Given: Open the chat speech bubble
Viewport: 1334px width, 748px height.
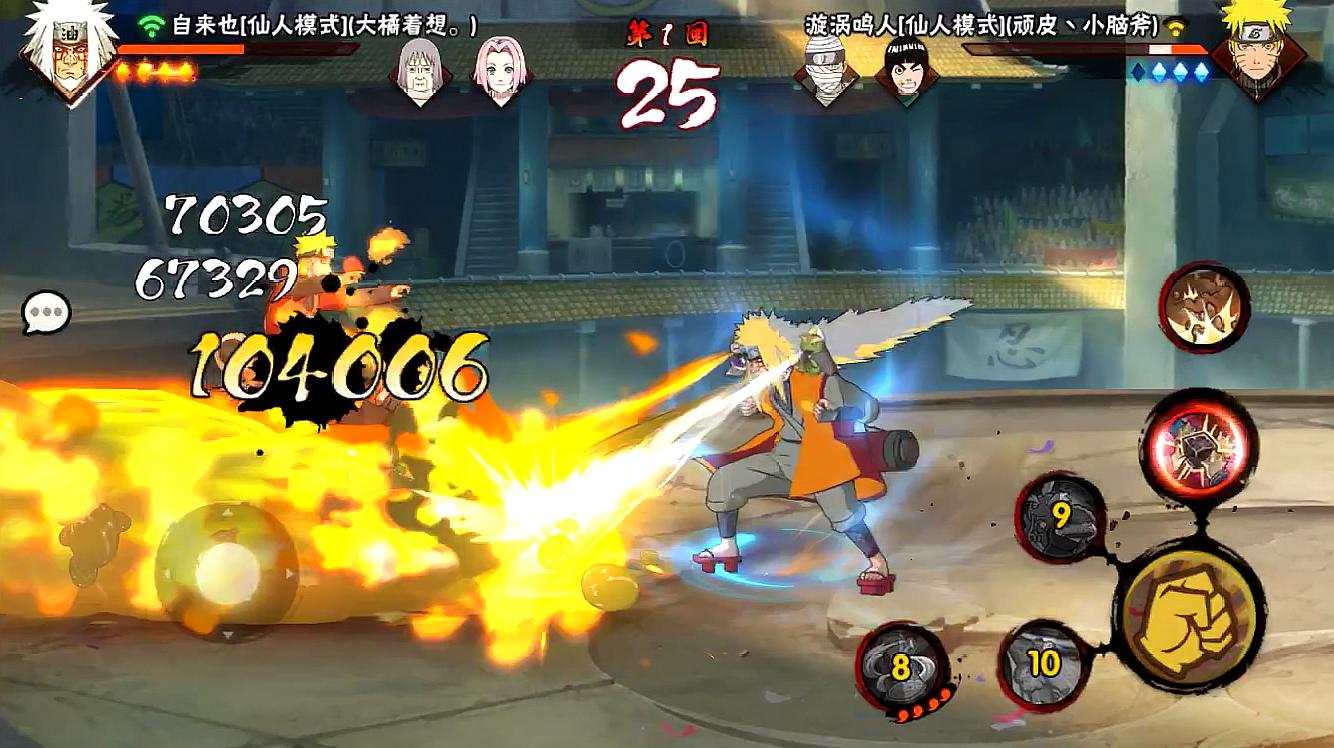Looking at the screenshot, I should [x=47, y=314].
